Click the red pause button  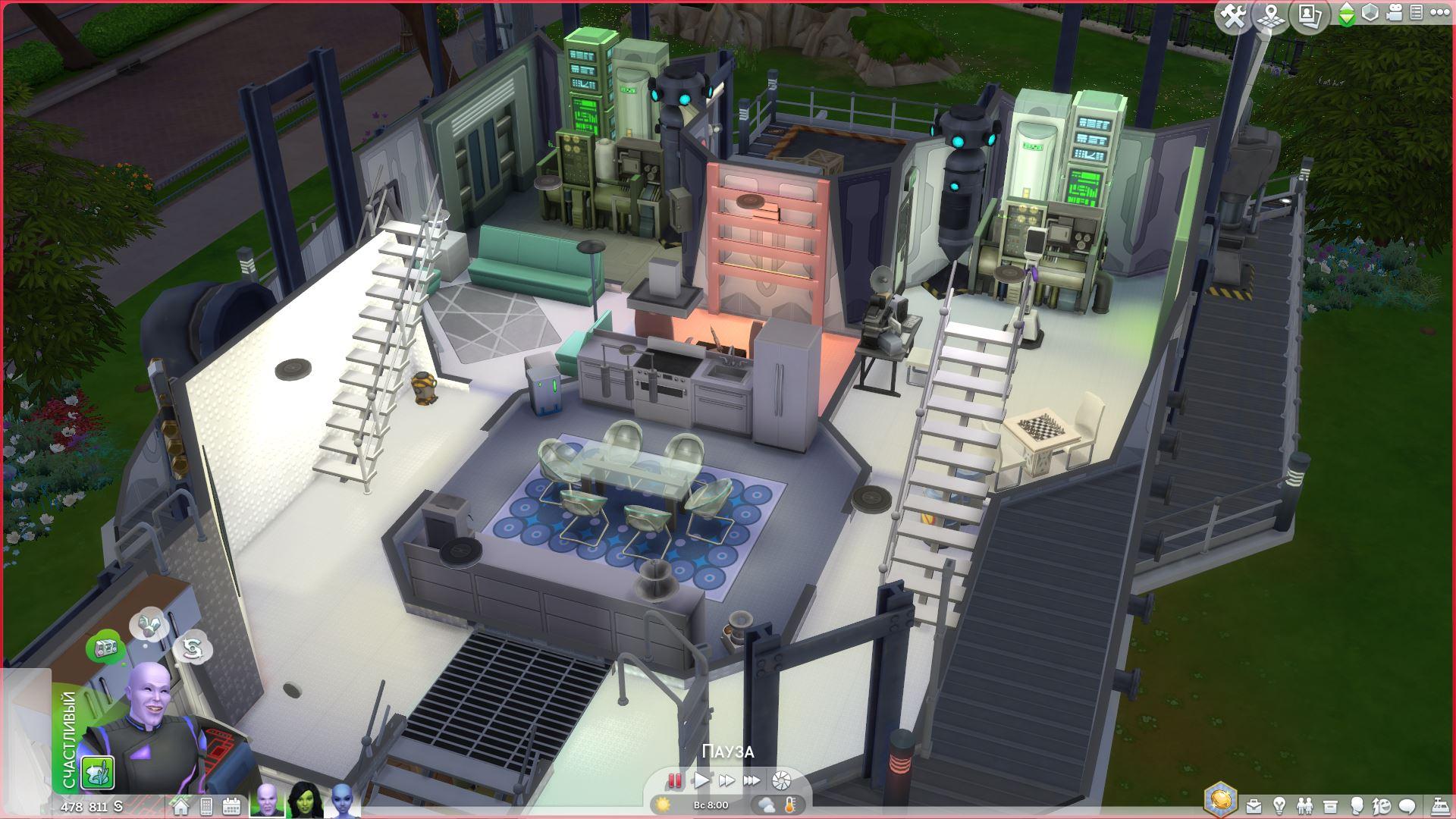(674, 780)
